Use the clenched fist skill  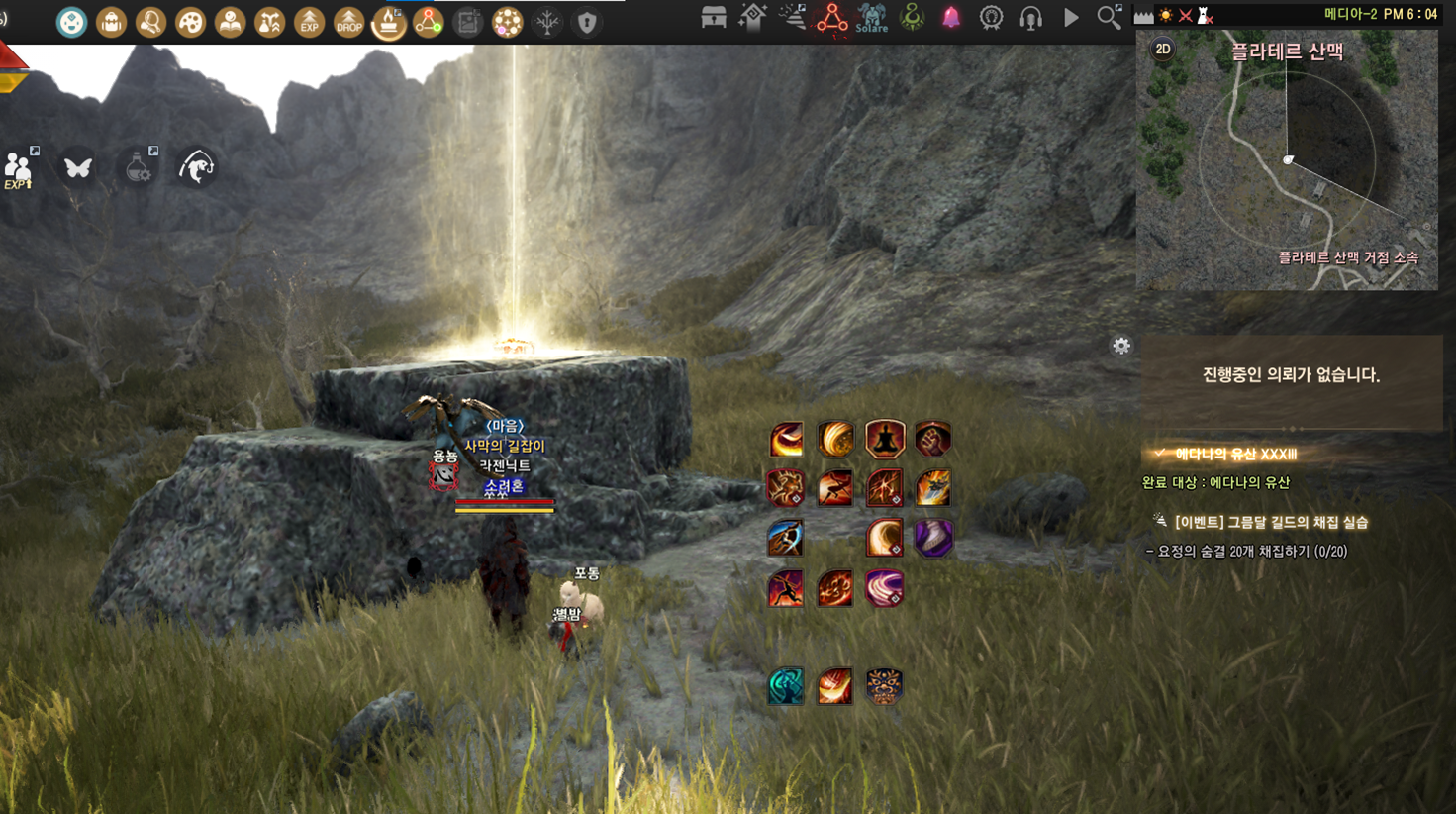932,439
